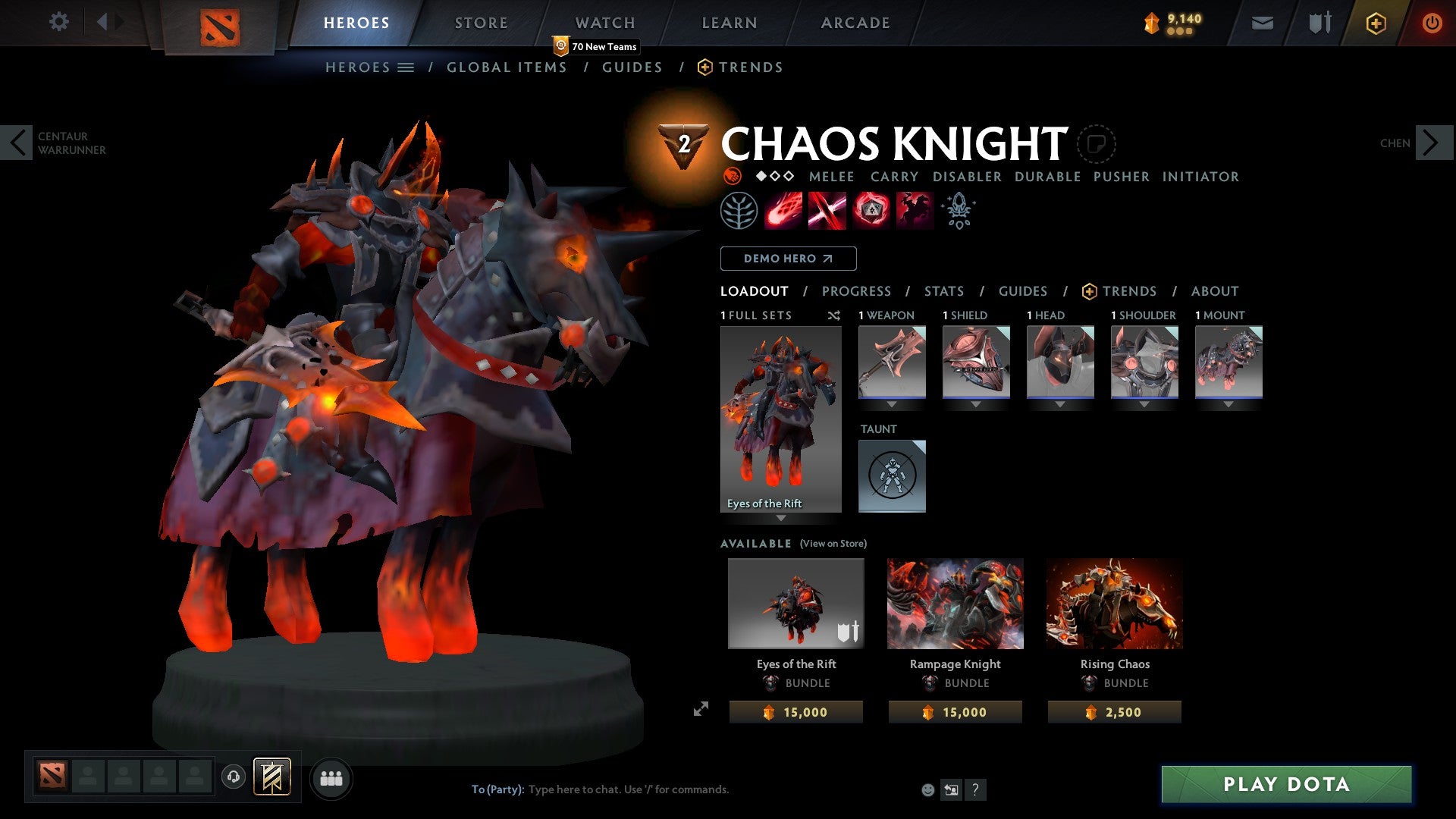Click the voice chat headset icon
1456x819 pixels.
[234, 777]
